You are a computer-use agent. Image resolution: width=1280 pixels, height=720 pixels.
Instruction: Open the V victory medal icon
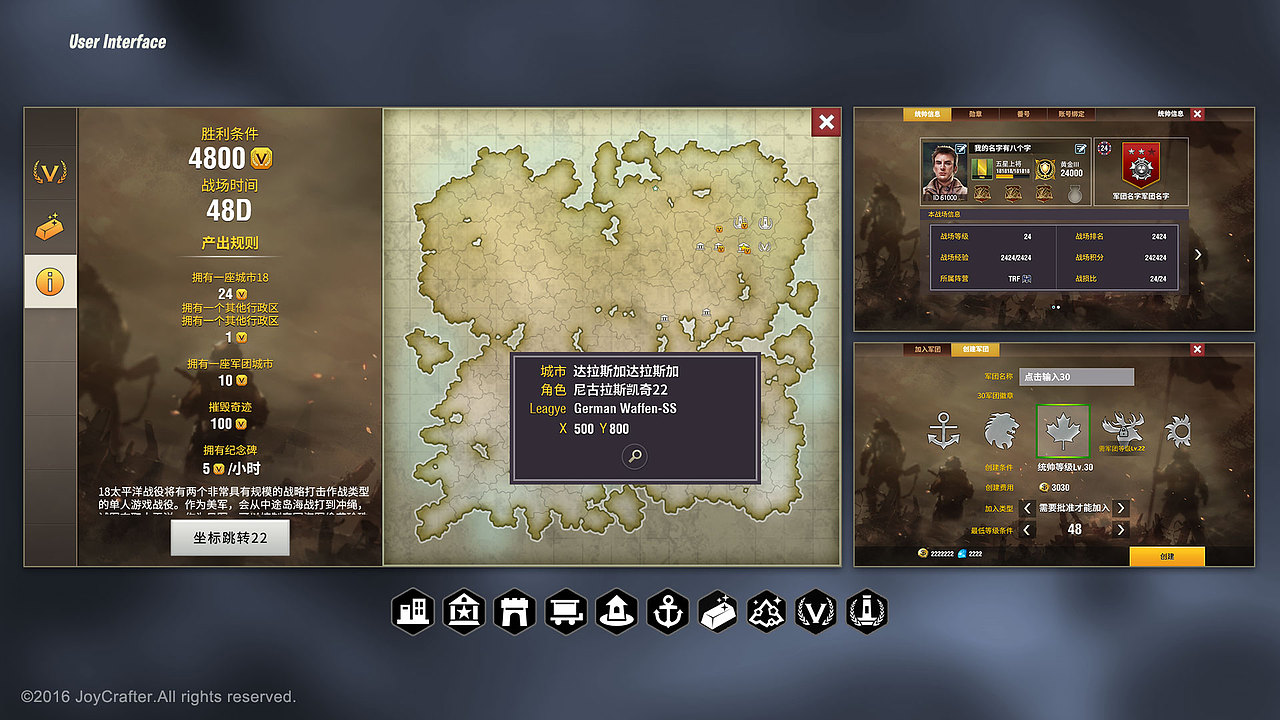pyautogui.click(x=817, y=610)
